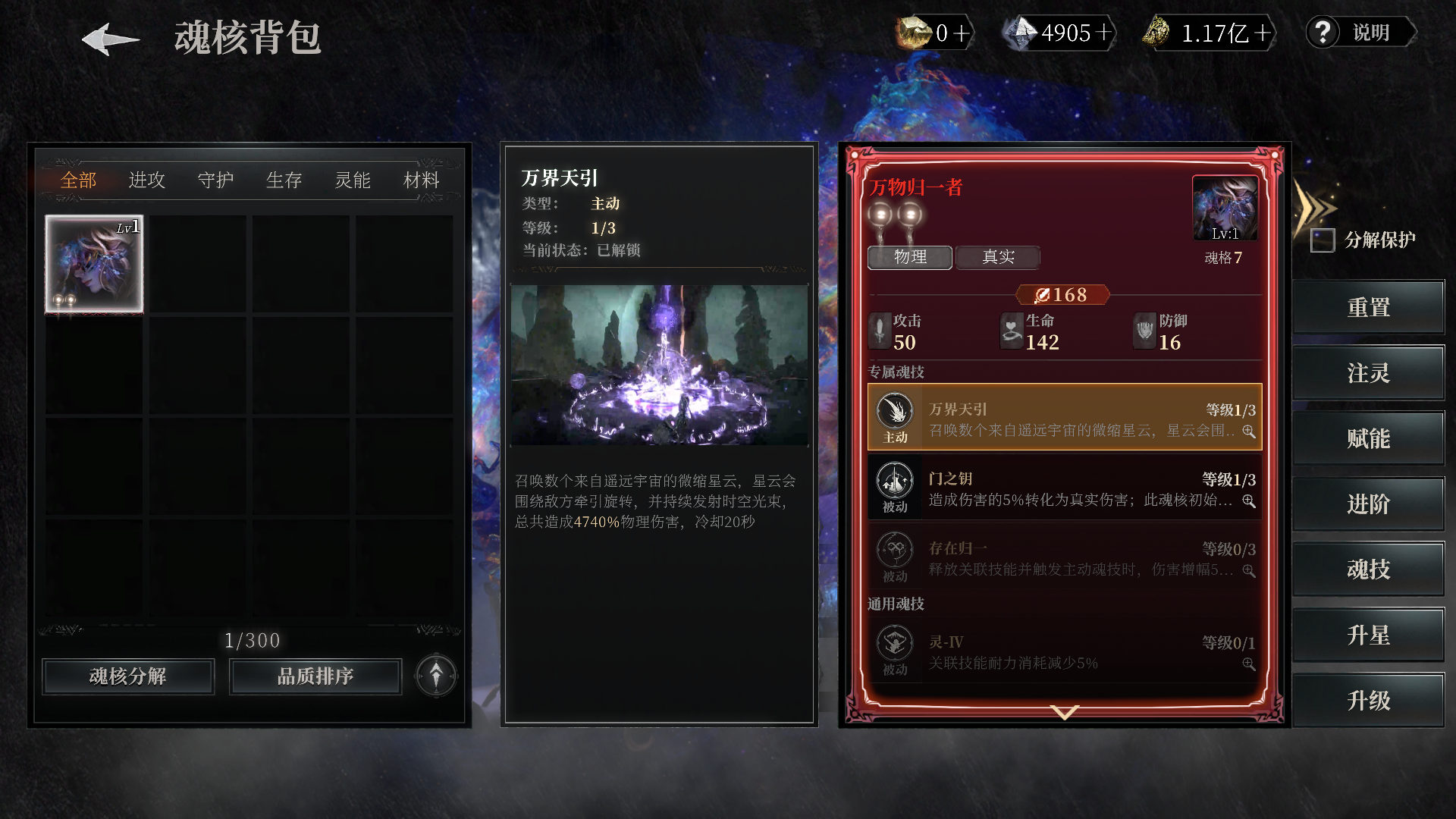The width and height of the screenshot is (1456, 819).
Task: Open the 说明 help question mark icon
Action: coord(1323,33)
